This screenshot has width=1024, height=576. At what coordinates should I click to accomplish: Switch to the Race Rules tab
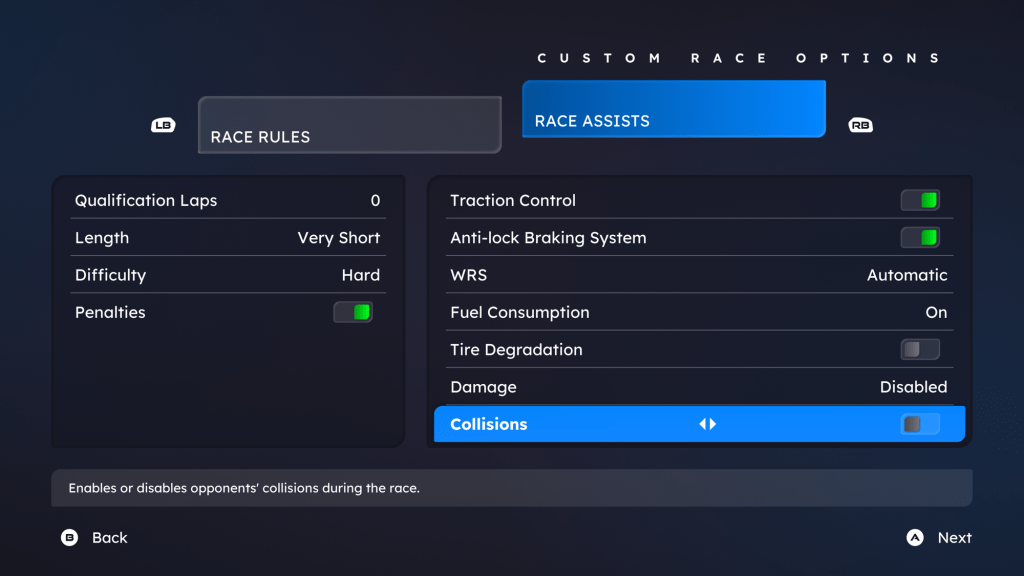tap(349, 125)
